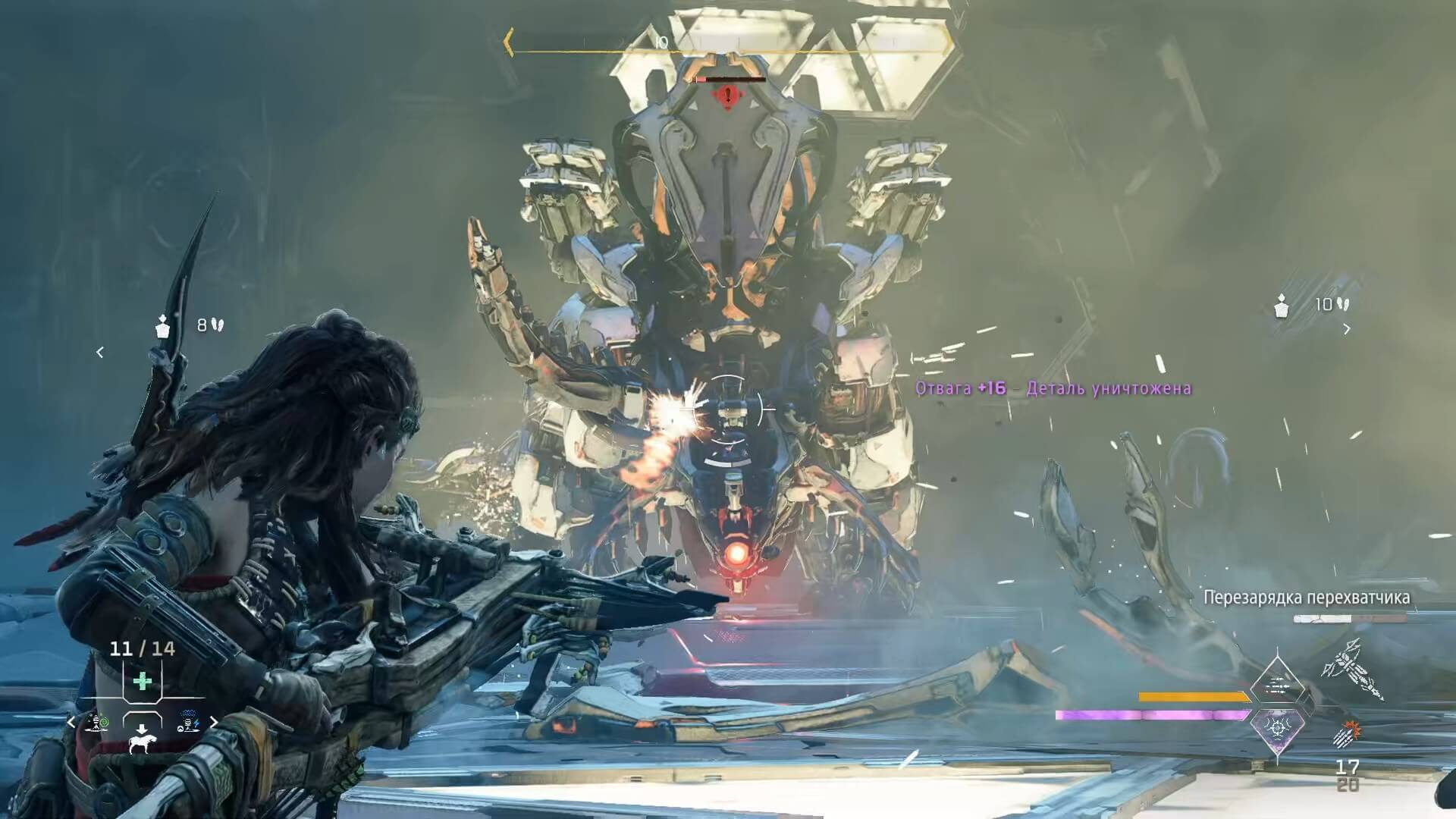Select the green swirl trap item
1456x819 pixels.
tap(97, 723)
